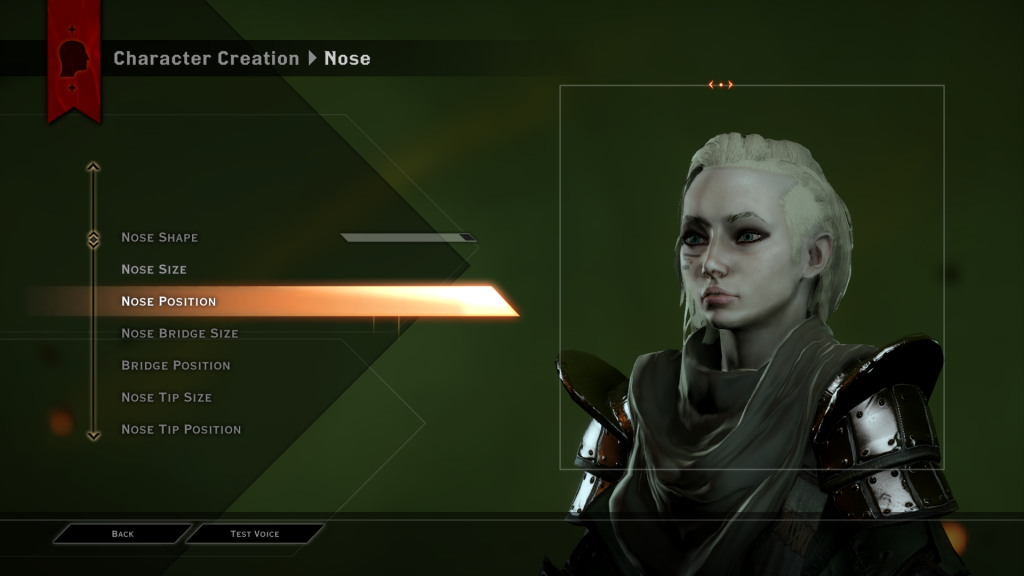The height and width of the screenshot is (576, 1024).
Task: Click the scroll-up arrow above the list
Action: pos(93,167)
